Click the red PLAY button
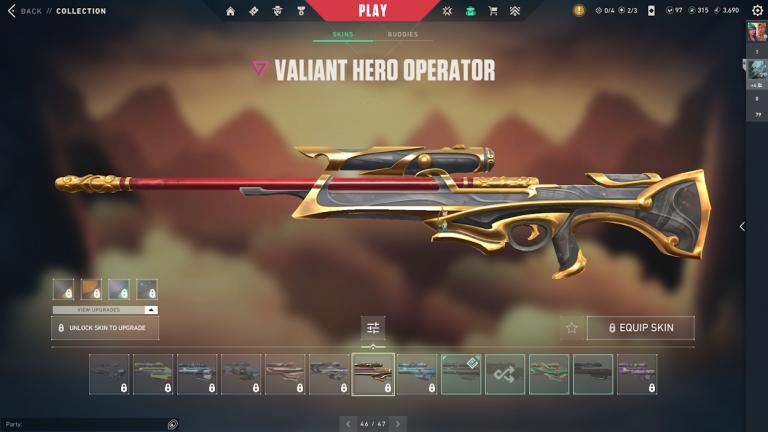This screenshot has width=768, height=432. 372,11
